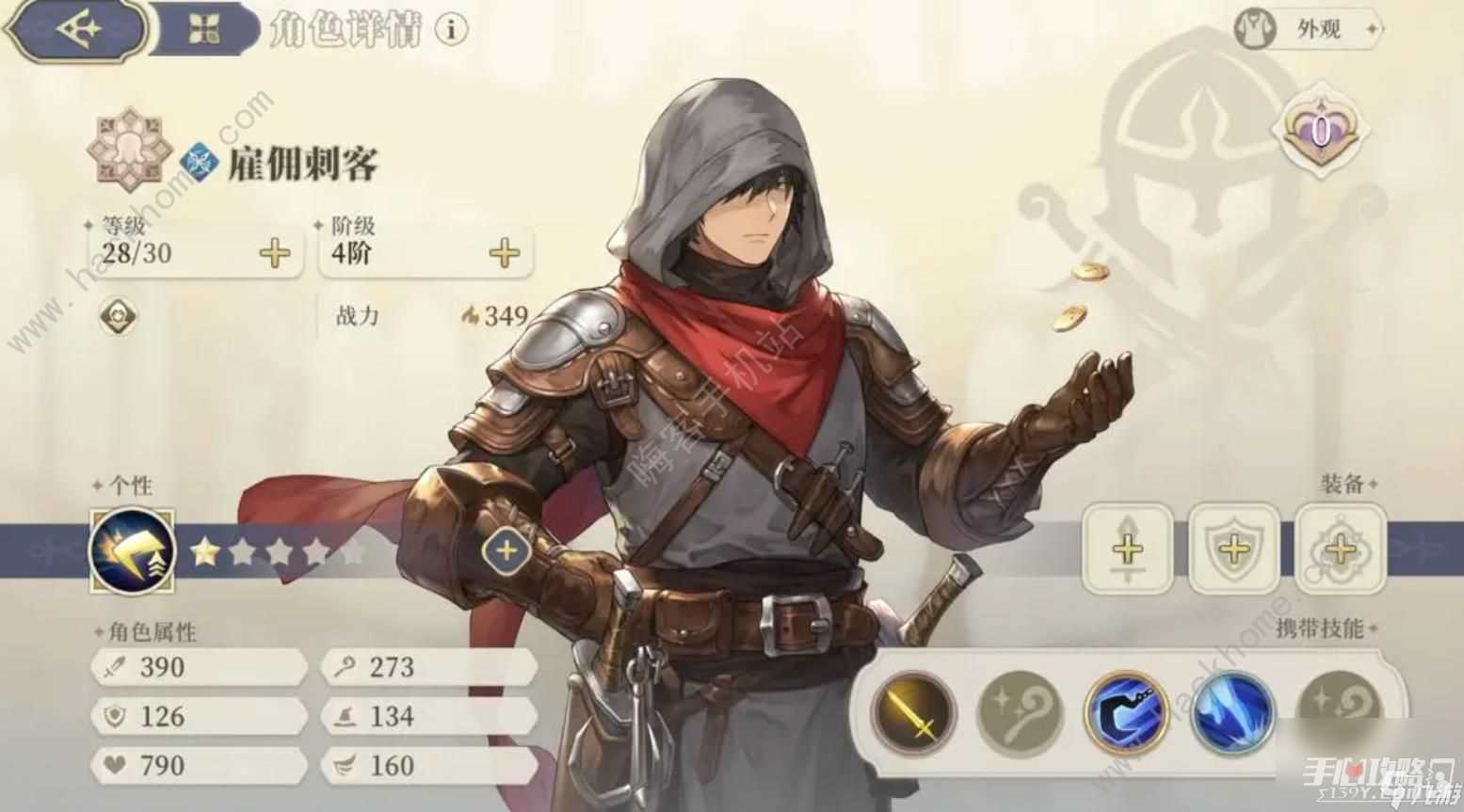Tap the small emblem under level
The height and width of the screenshot is (812, 1464).
point(118,316)
